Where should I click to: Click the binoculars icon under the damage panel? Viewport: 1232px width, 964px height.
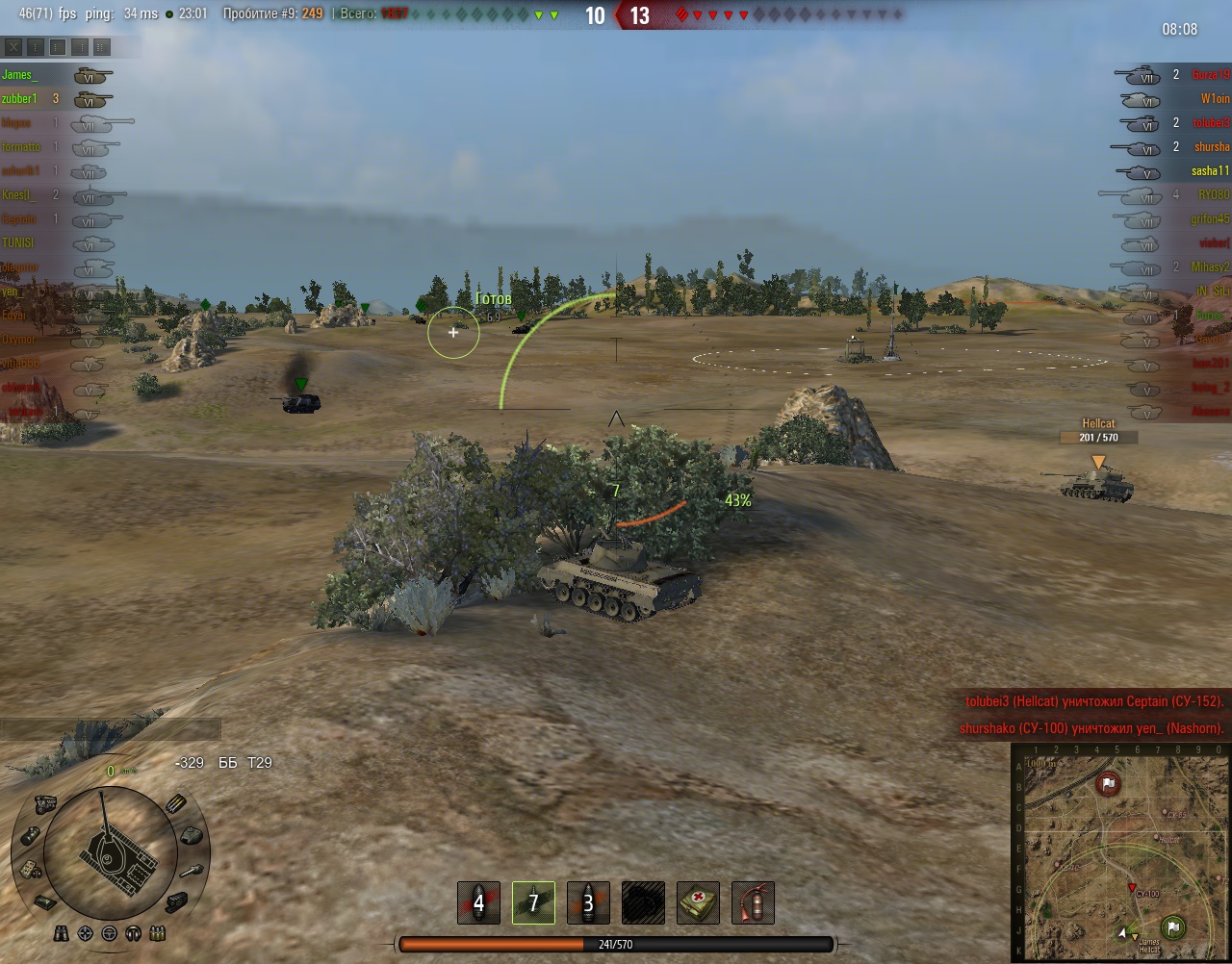coord(62,933)
